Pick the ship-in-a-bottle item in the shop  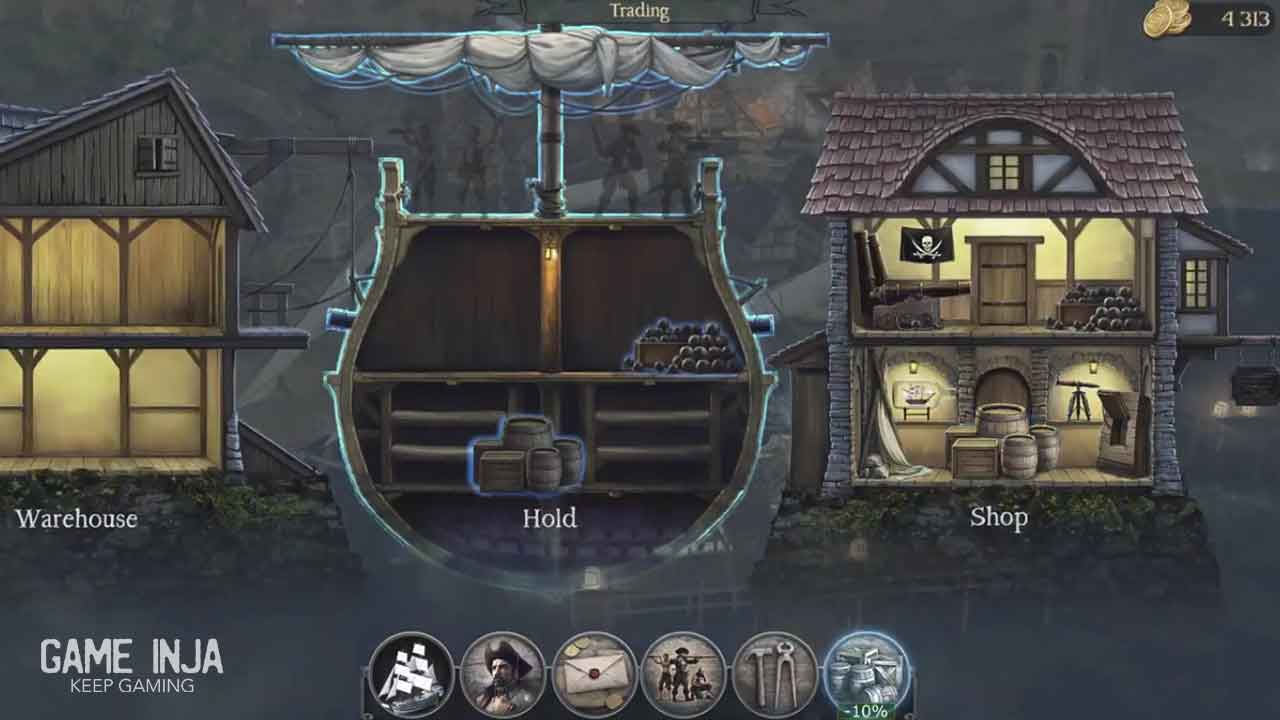point(917,396)
